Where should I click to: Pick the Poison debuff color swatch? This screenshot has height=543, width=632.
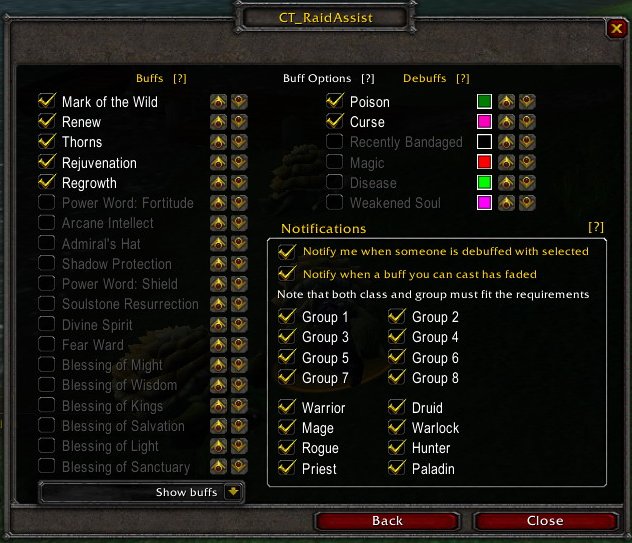tap(485, 101)
